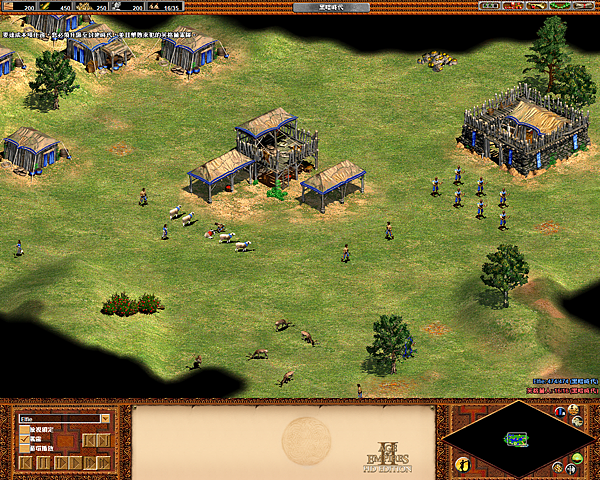Toggle the 檢視鎖定 view lock checkbox

click(25, 430)
